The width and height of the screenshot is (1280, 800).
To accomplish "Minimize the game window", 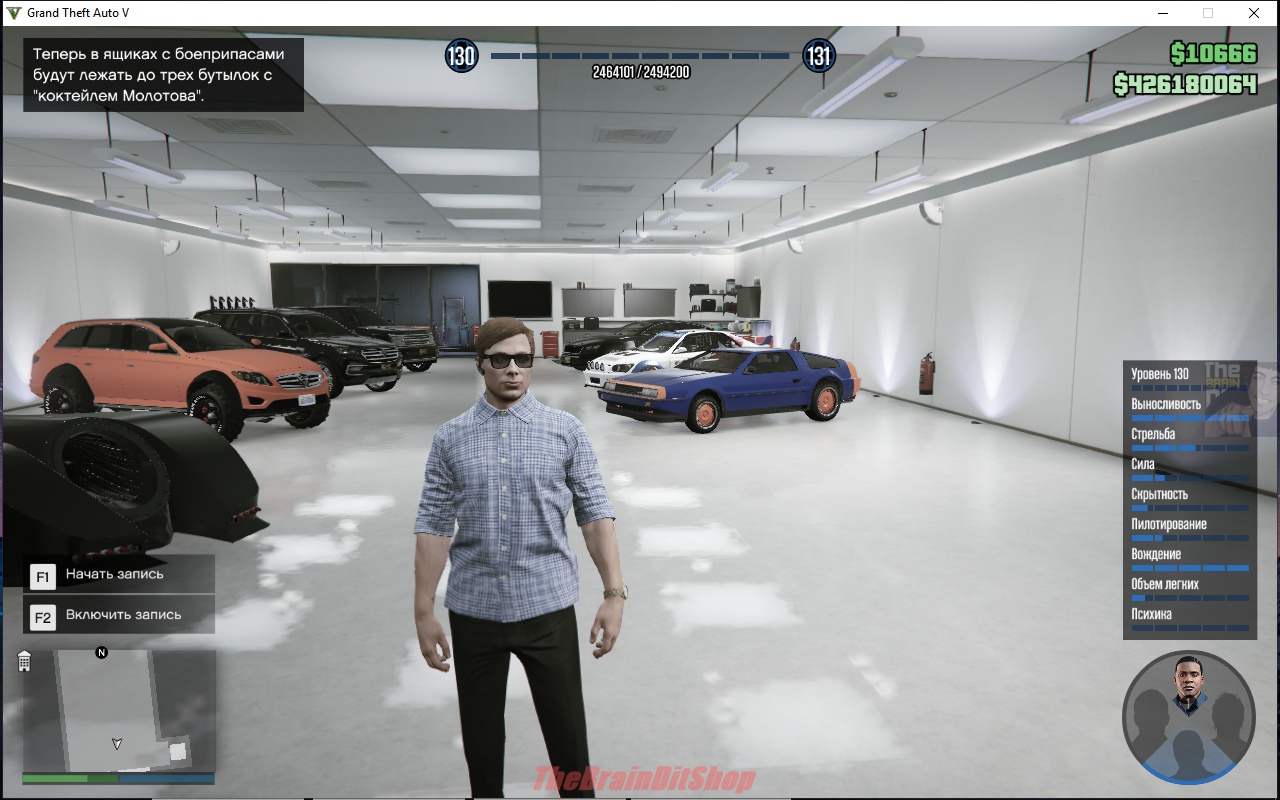I will tap(1163, 13).
